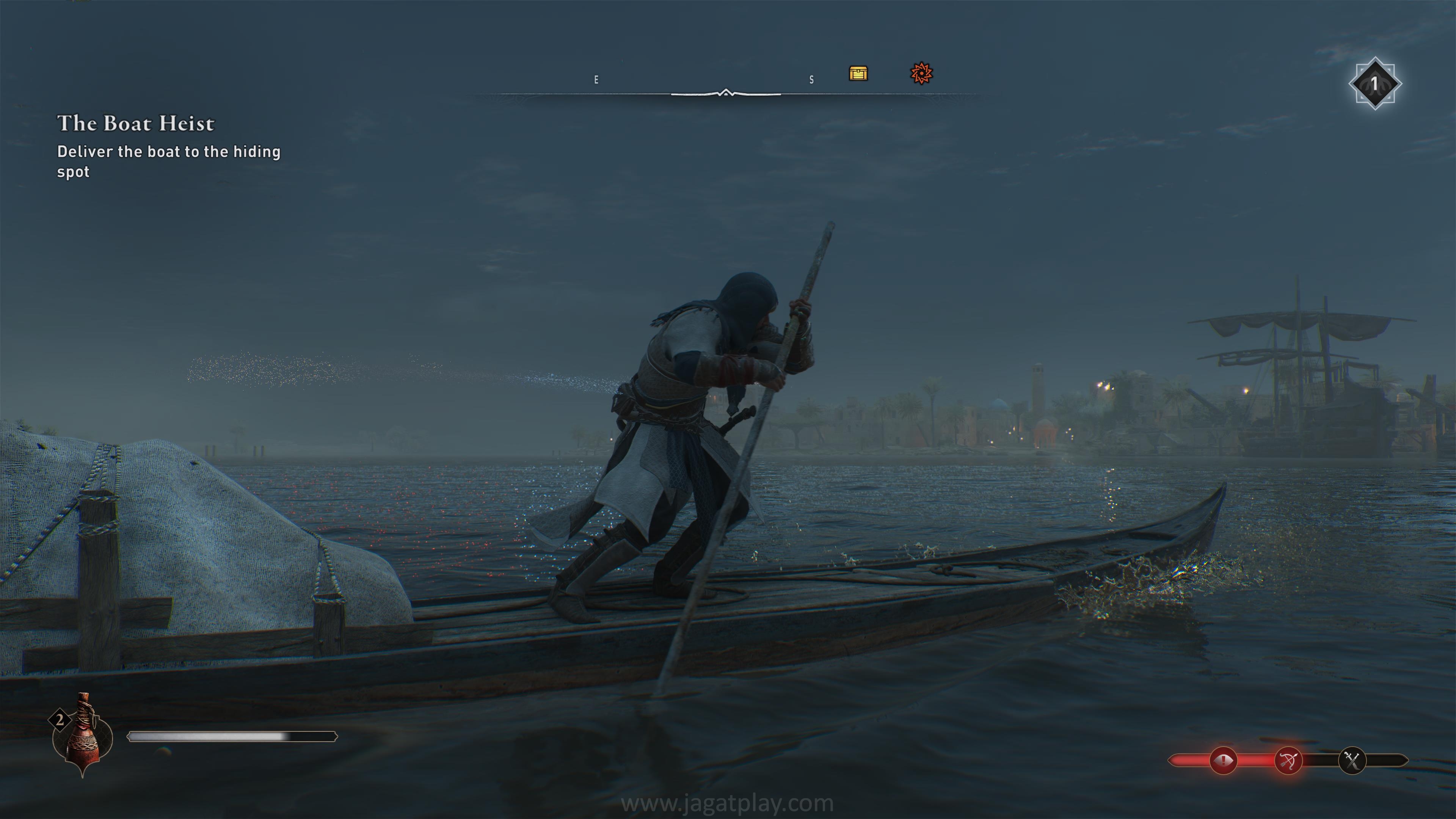Select the focus chunk diamond showing 1
The image size is (1456, 819).
(1374, 84)
